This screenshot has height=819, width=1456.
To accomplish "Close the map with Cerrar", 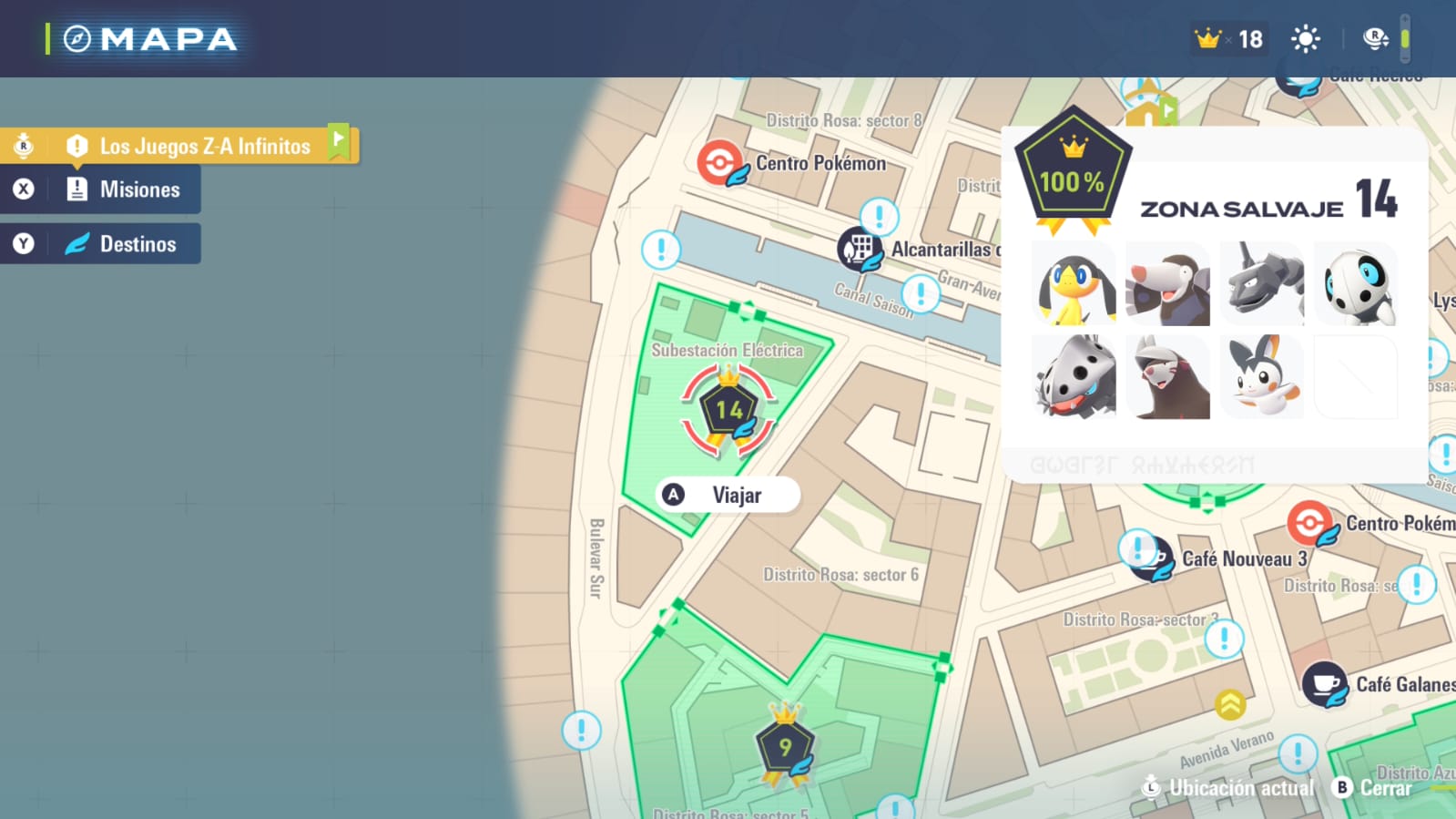I will 1373,788.
